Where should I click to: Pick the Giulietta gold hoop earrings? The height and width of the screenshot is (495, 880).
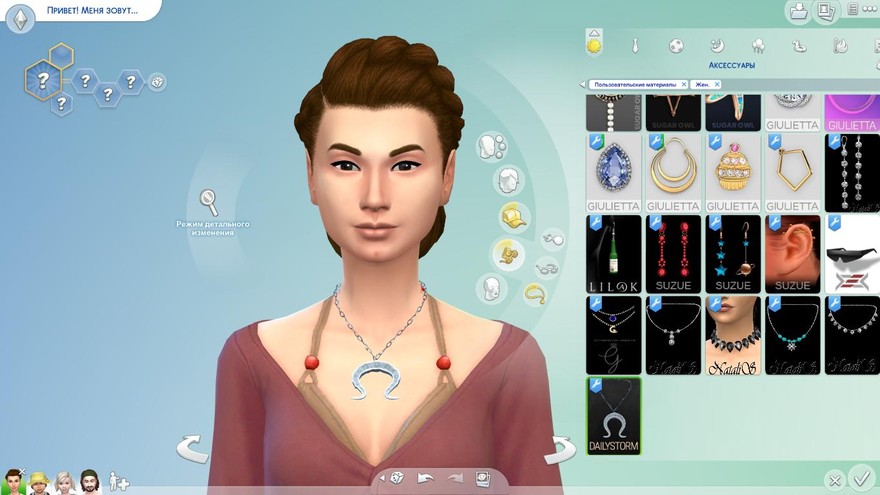[673, 172]
